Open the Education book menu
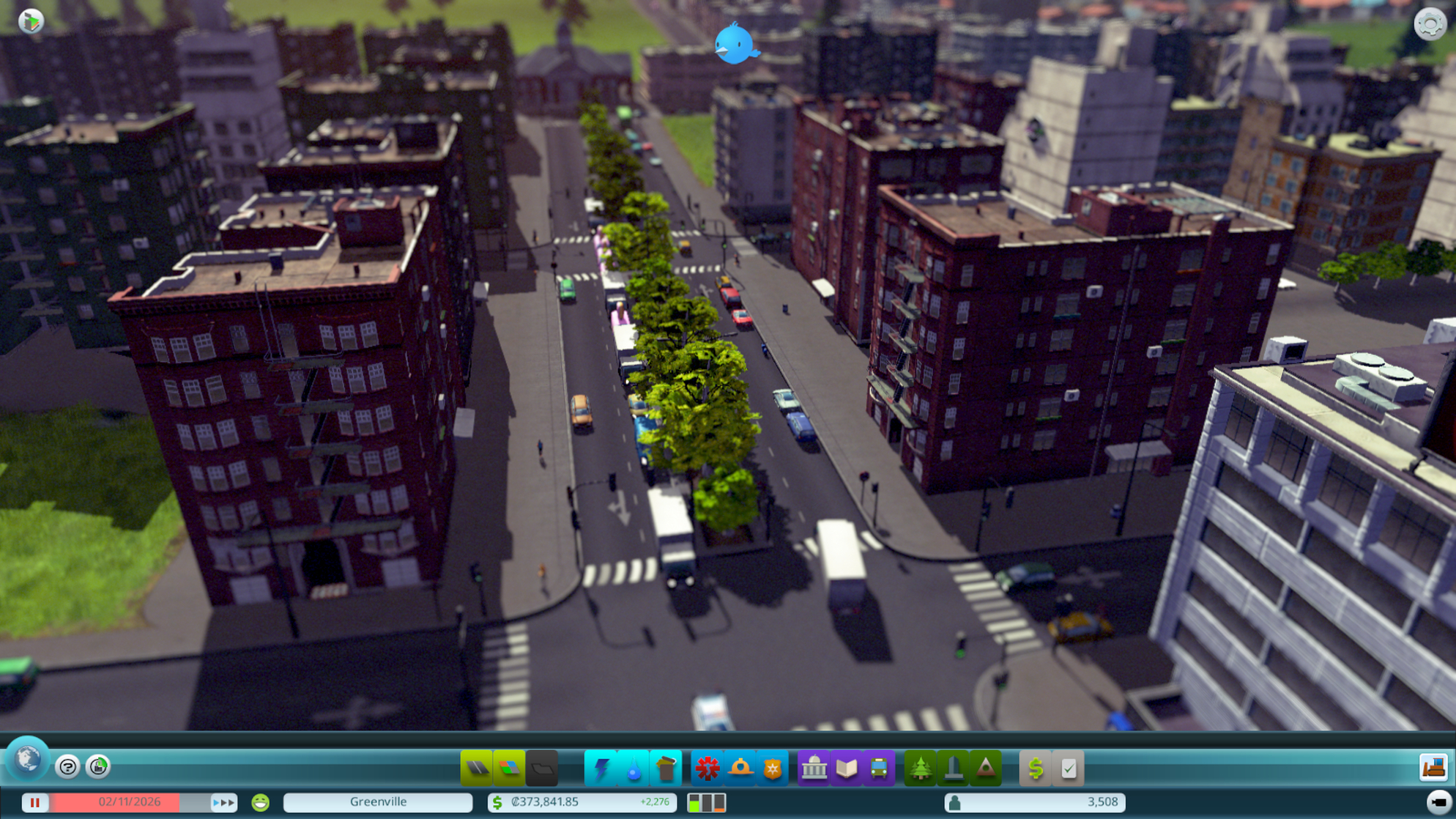1456x819 pixels. coord(847,768)
